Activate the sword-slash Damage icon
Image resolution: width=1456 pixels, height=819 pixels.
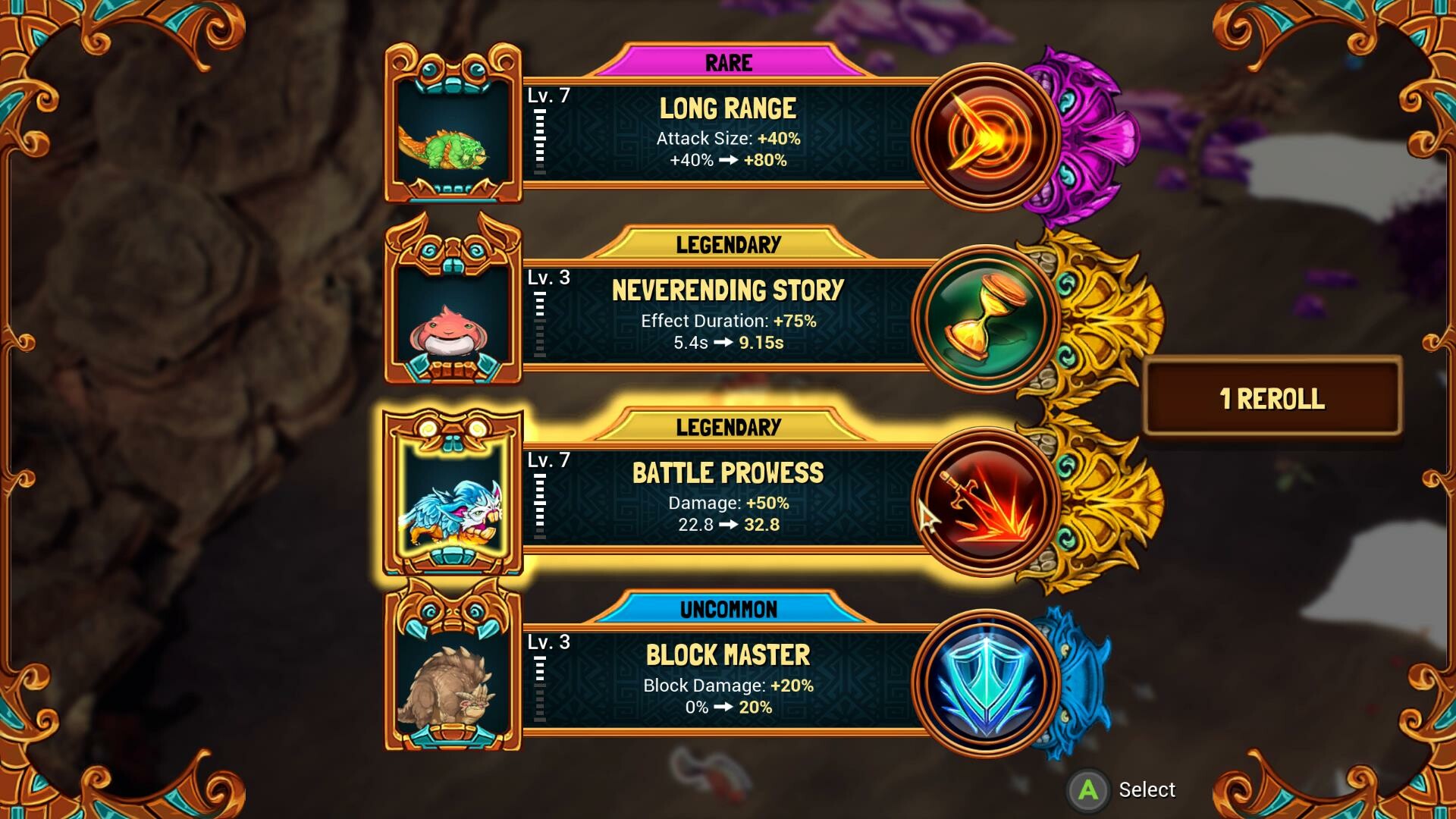(985, 500)
